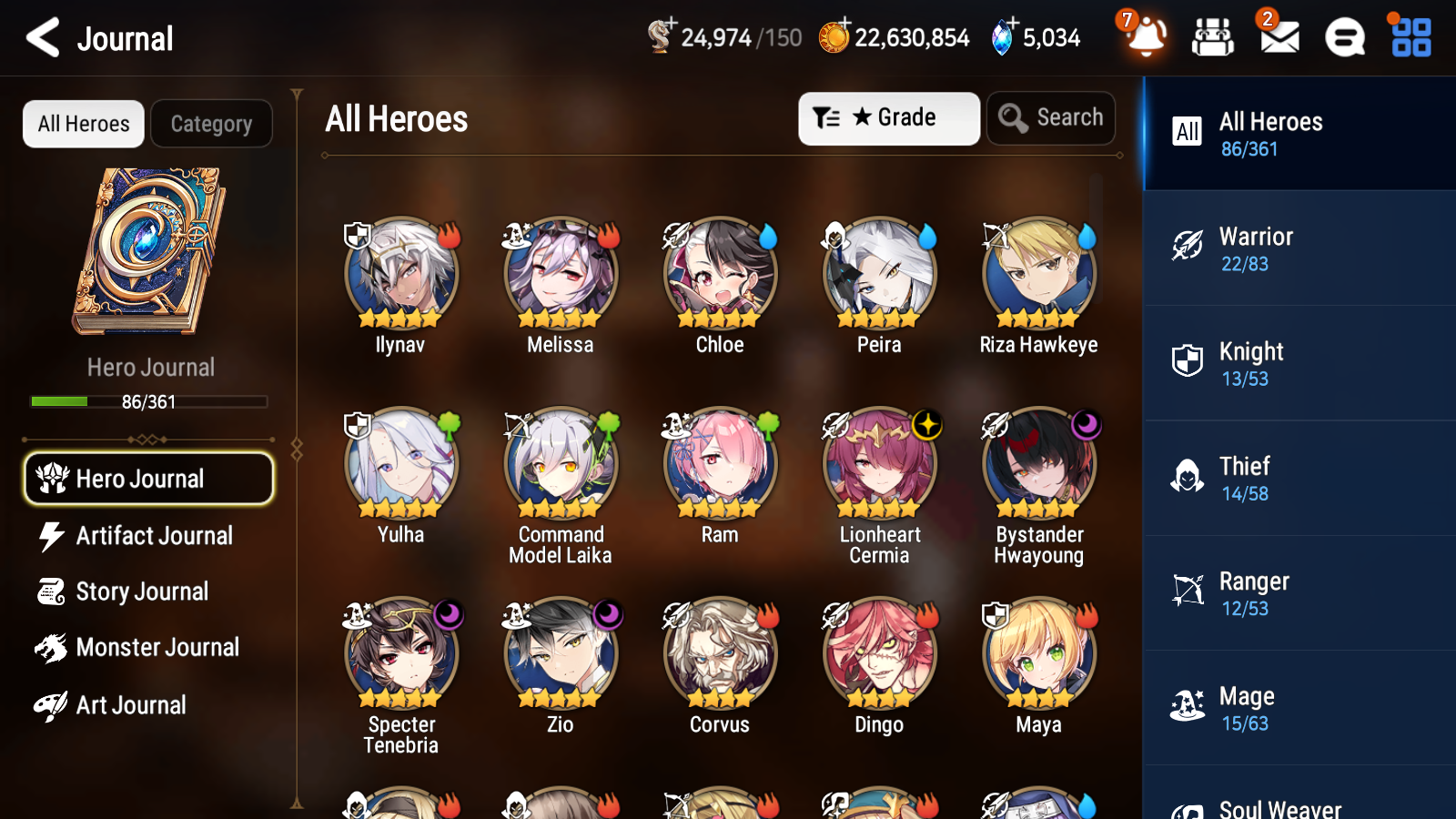Open the Hero Journal section
Screen dimensions: 1456x819
148,478
